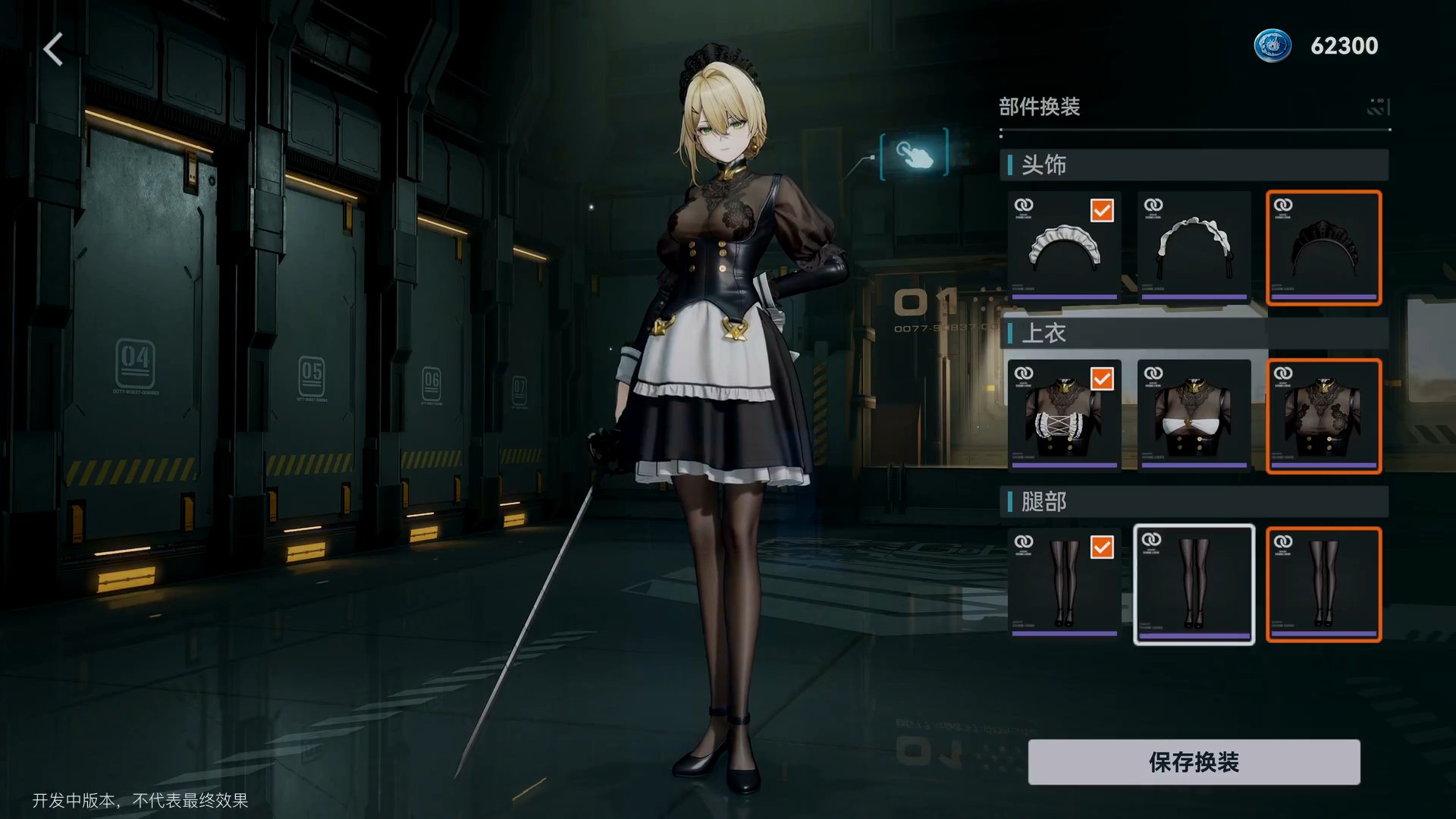Save outfit with 保存换装 button
The width and height of the screenshot is (1456, 819).
click(1194, 762)
